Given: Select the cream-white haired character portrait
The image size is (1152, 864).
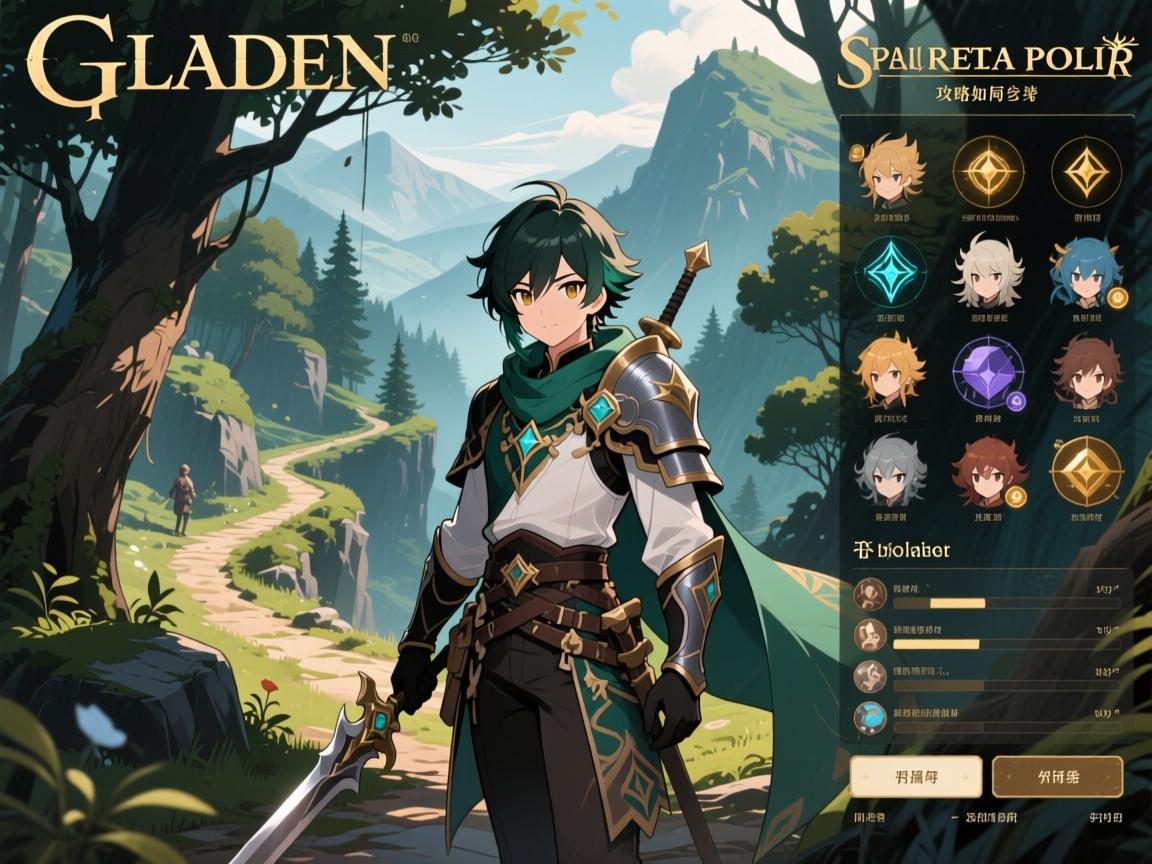Looking at the screenshot, I should point(987,270).
